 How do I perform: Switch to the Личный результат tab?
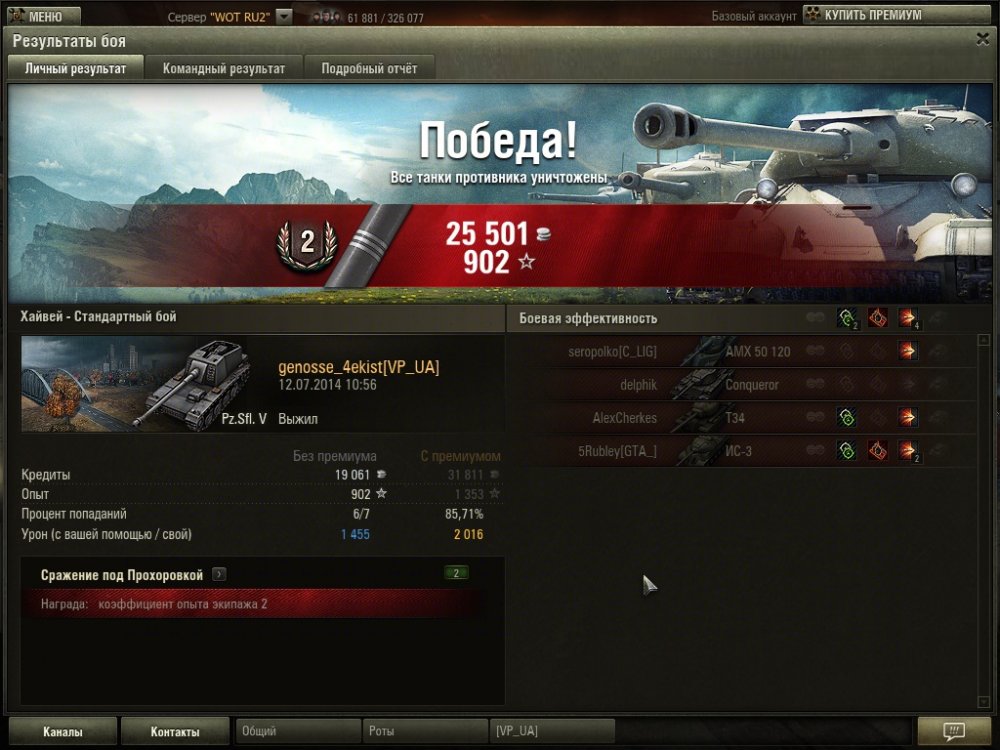[75, 68]
